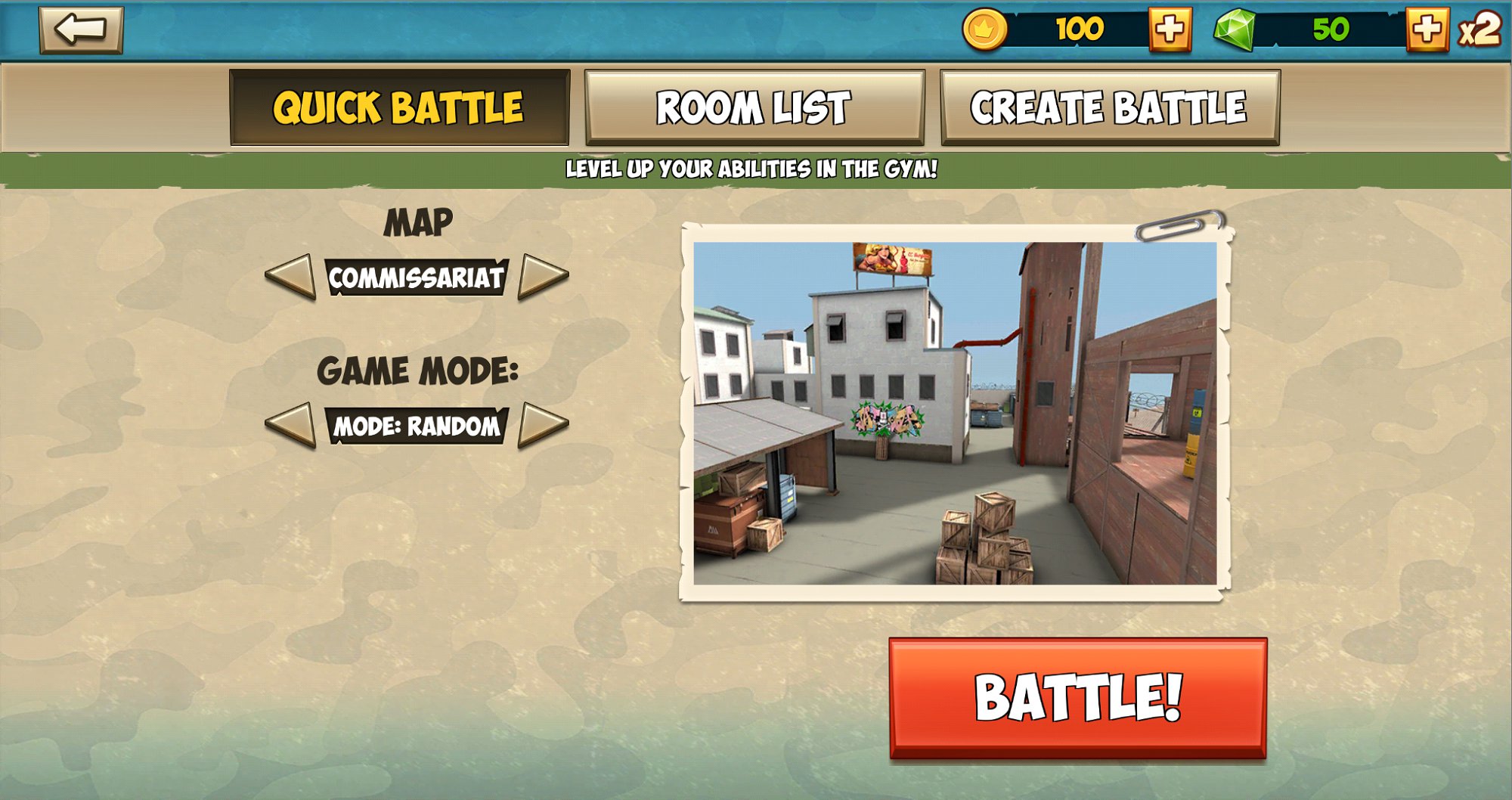The width and height of the screenshot is (1512, 800).
Task: Click the Commissariat map preview photo
Action: (955, 413)
